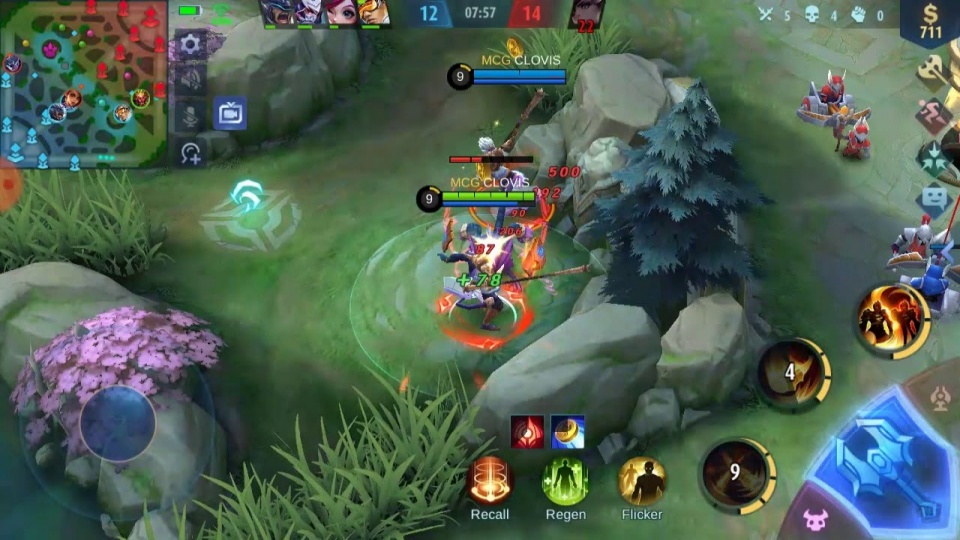This screenshot has height=540, width=960.
Task: Open the quick chat bubble
Action: 936,197
